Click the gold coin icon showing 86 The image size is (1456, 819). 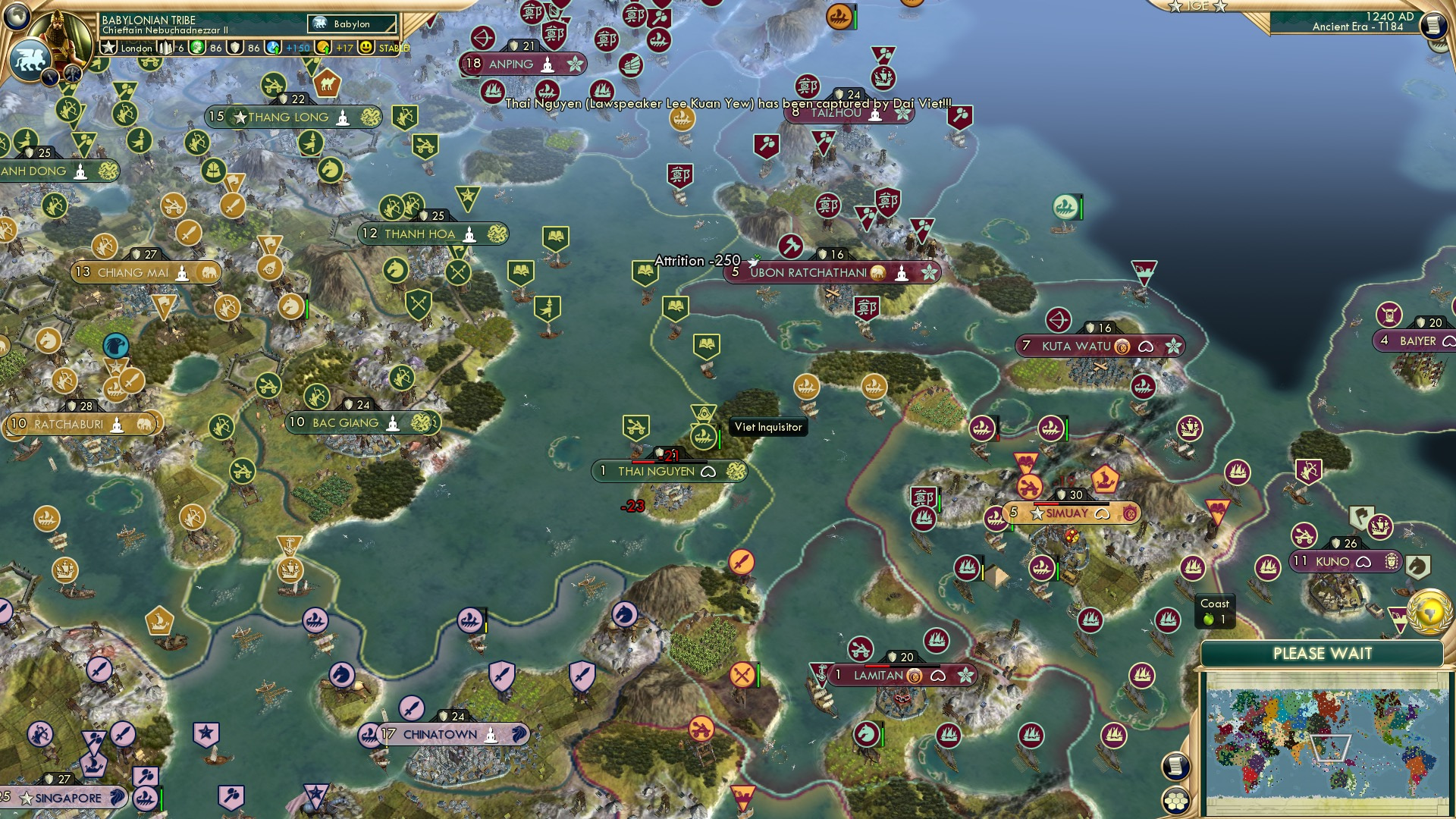[195, 48]
